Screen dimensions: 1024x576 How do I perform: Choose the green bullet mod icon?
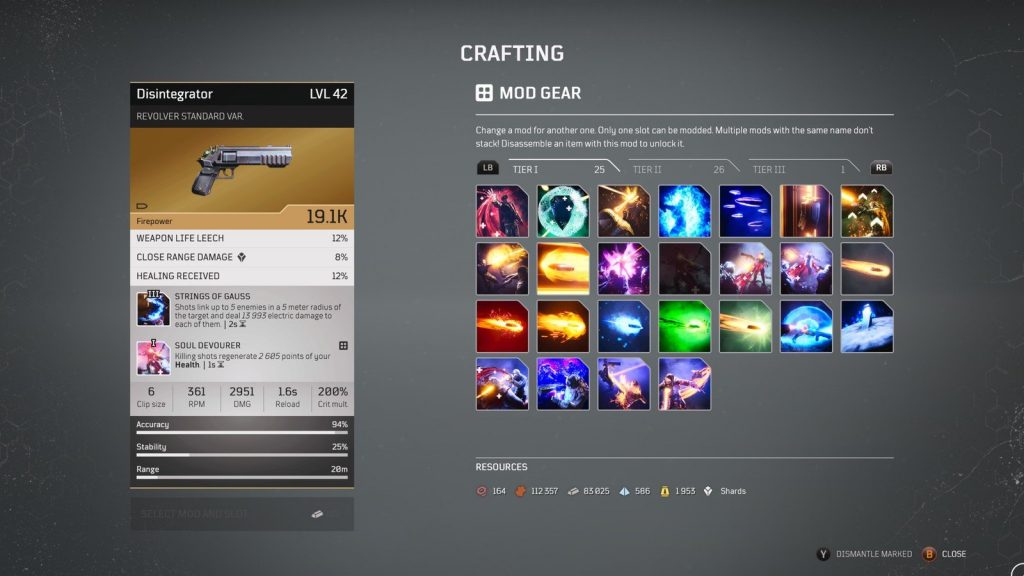[x=685, y=327]
